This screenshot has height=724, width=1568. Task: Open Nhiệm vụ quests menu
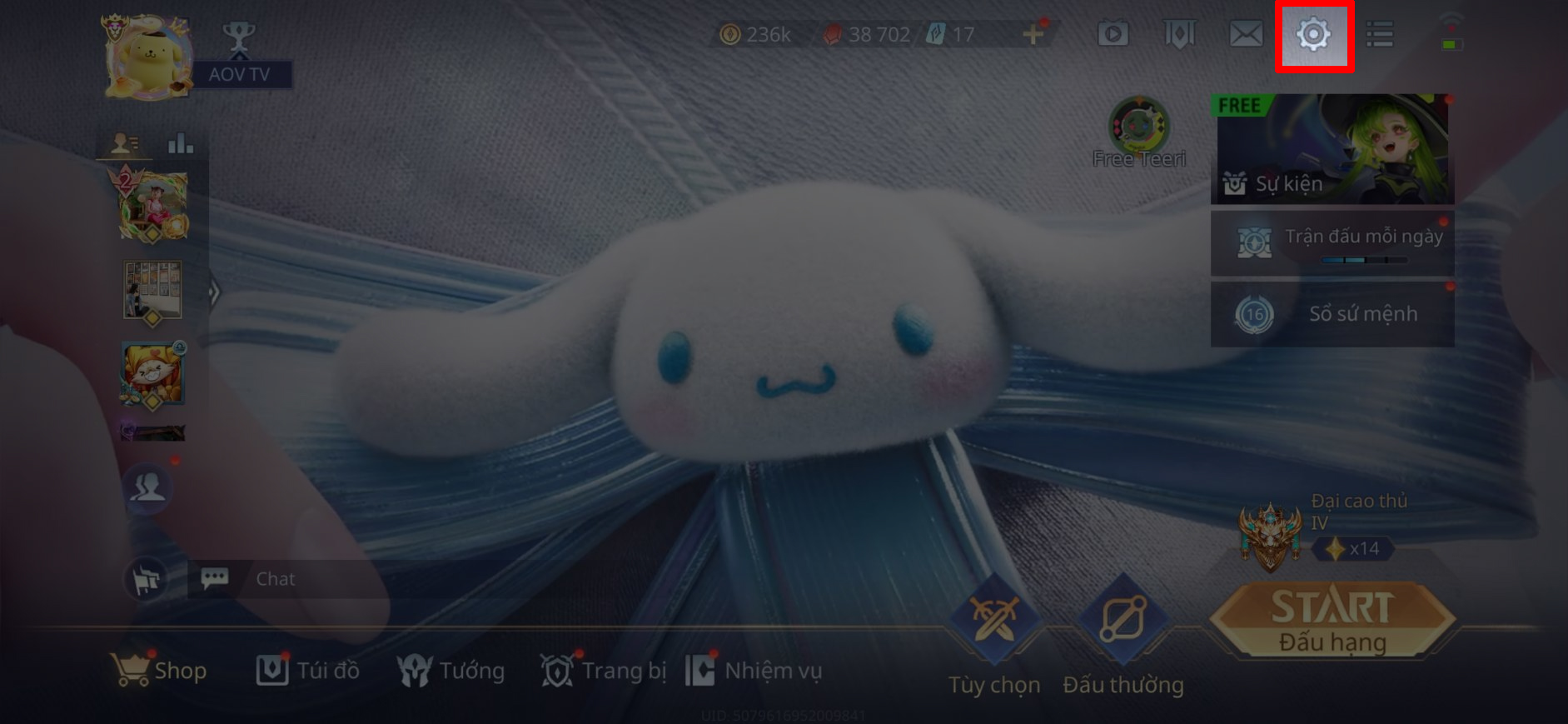pyautogui.click(x=754, y=671)
